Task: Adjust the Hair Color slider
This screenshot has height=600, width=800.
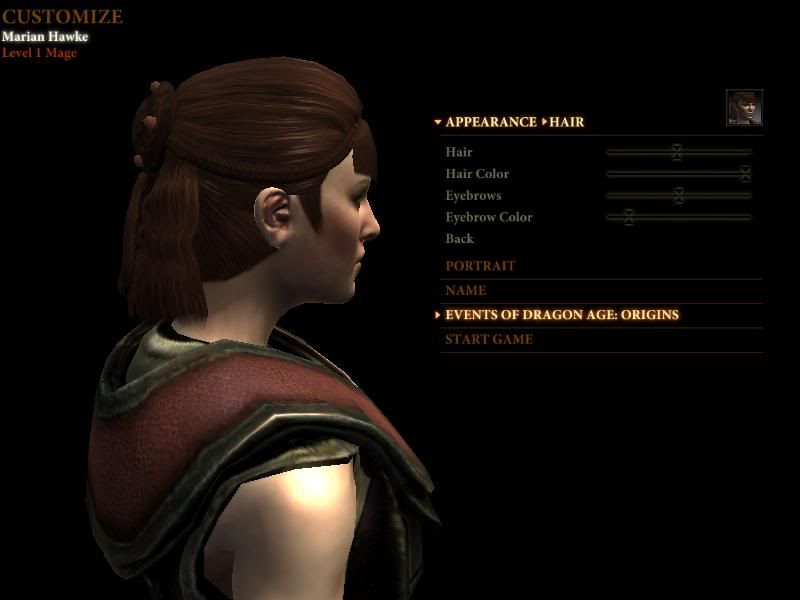Action: (x=745, y=174)
